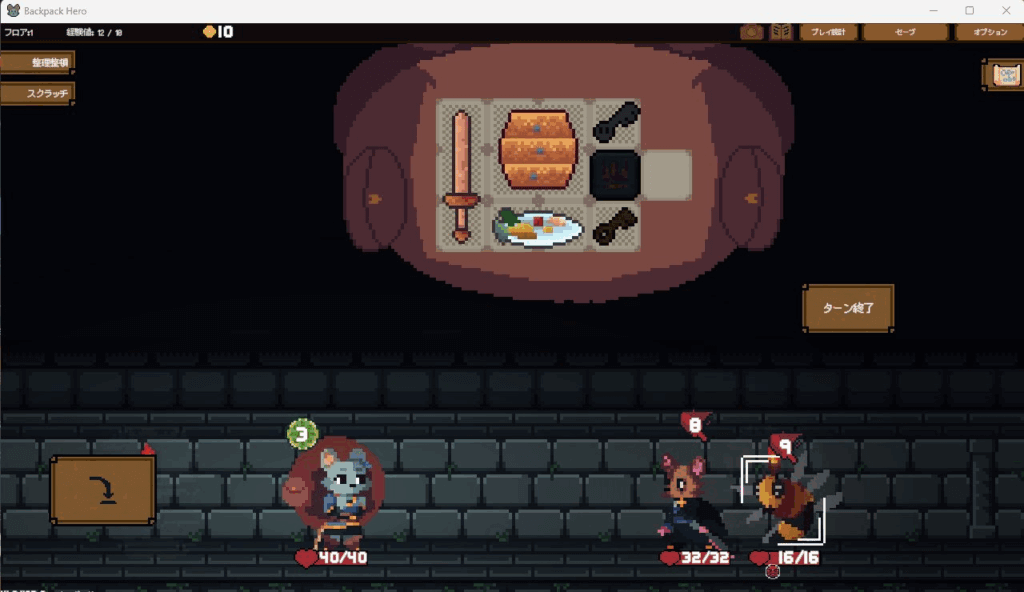The height and width of the screenshot is (592, 1024).
Task: Open the map scroll icon
Action: tap(1003, 75)
